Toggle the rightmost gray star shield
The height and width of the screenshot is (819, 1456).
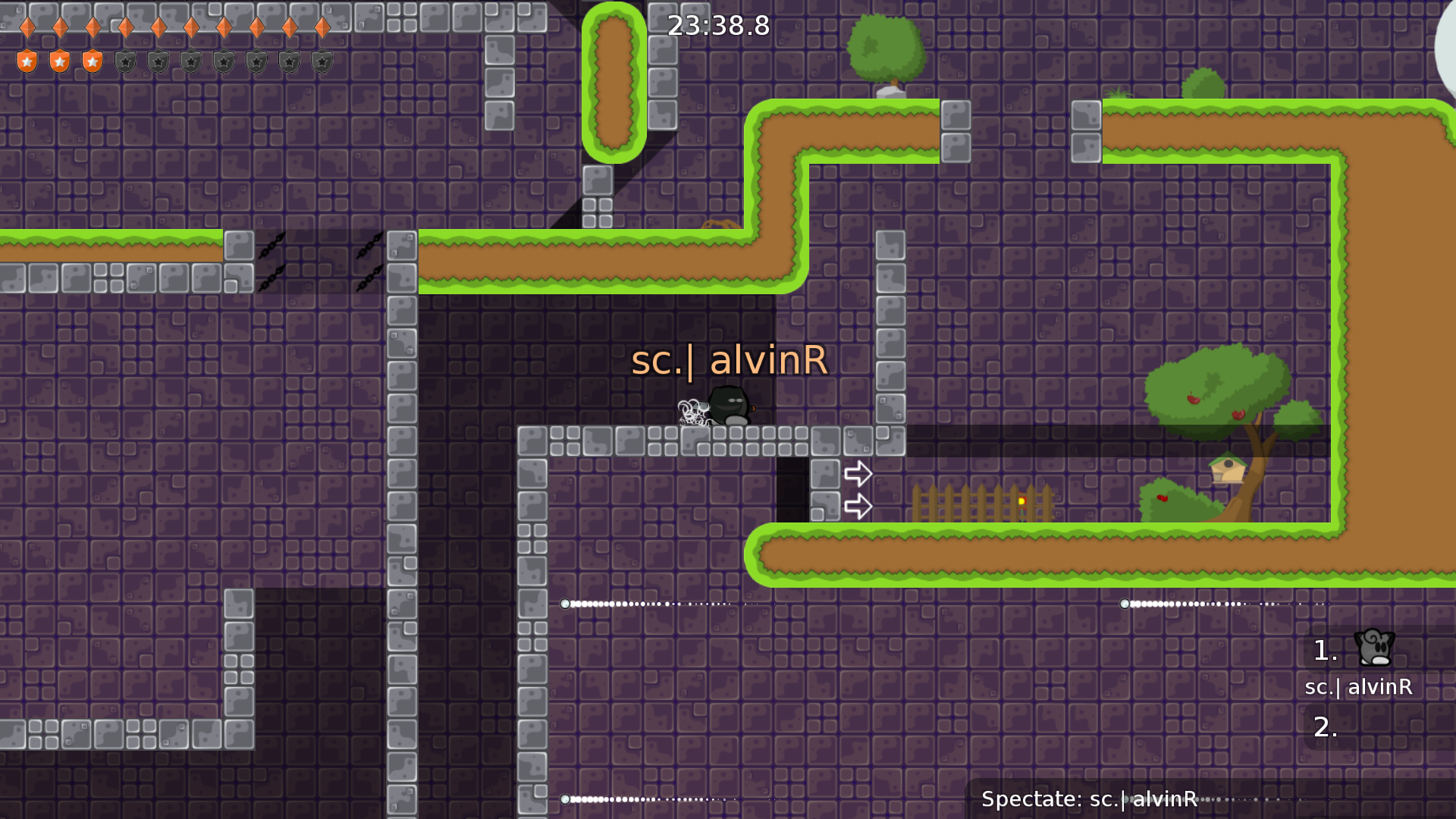point(321,60)
